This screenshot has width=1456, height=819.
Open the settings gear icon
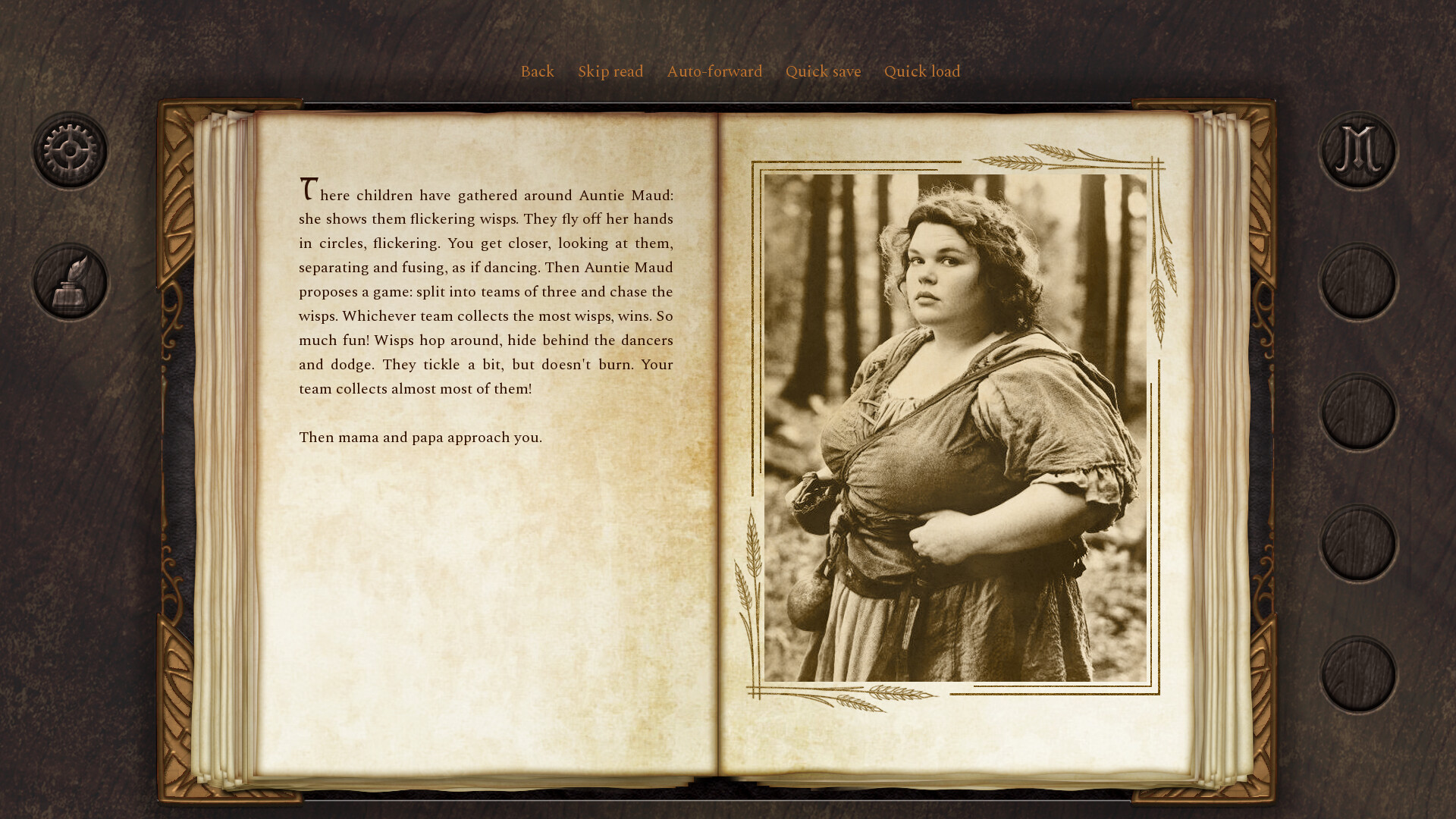point(69,149)
